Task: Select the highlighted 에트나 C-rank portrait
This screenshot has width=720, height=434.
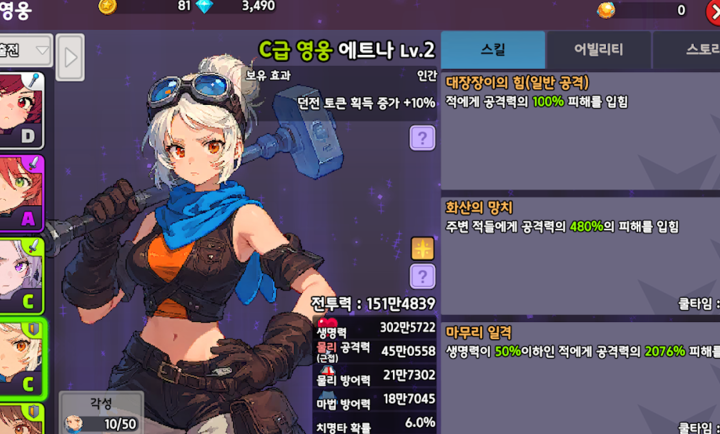Action: coord(22,355)
